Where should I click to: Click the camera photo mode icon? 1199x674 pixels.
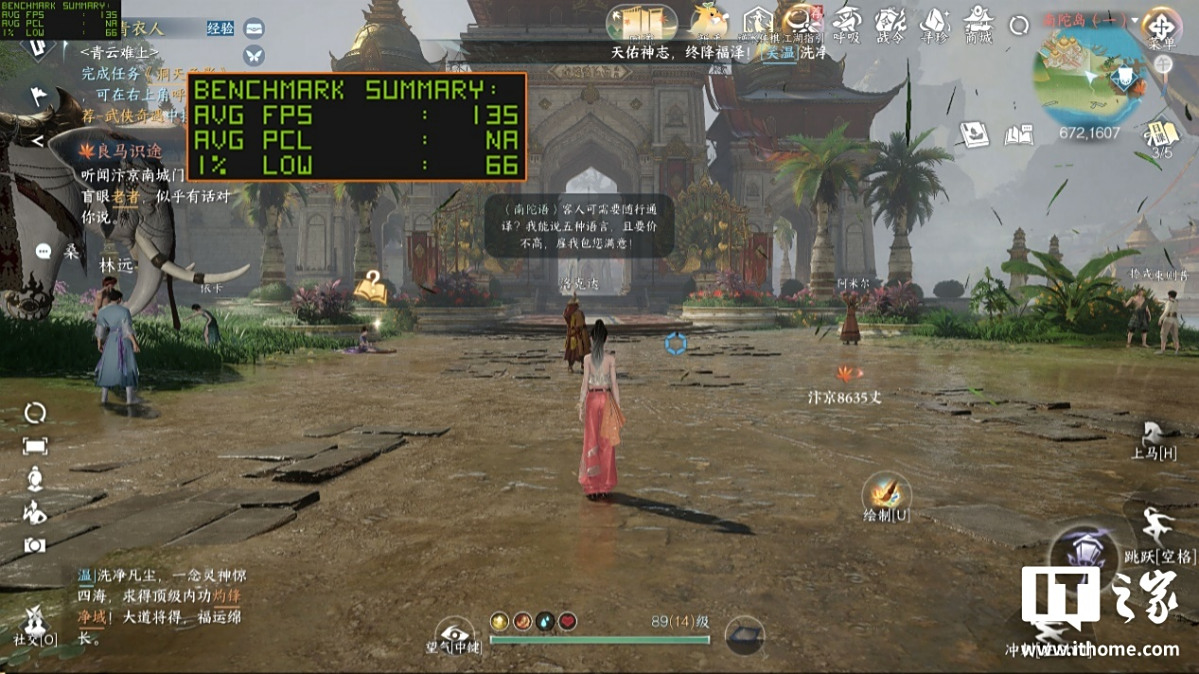coord(35,545)
